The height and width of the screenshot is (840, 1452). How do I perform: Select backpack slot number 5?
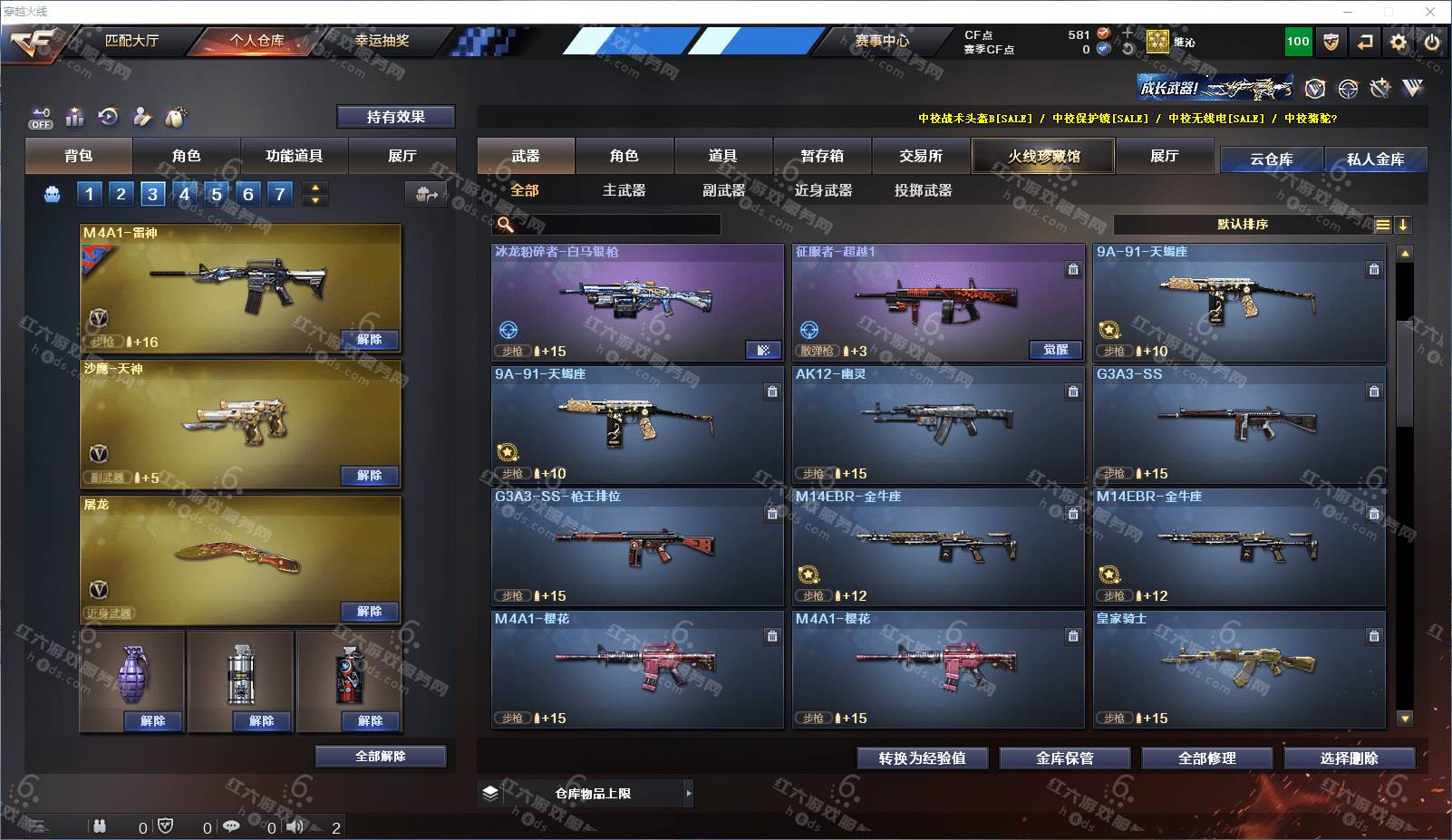pos(216,193)
